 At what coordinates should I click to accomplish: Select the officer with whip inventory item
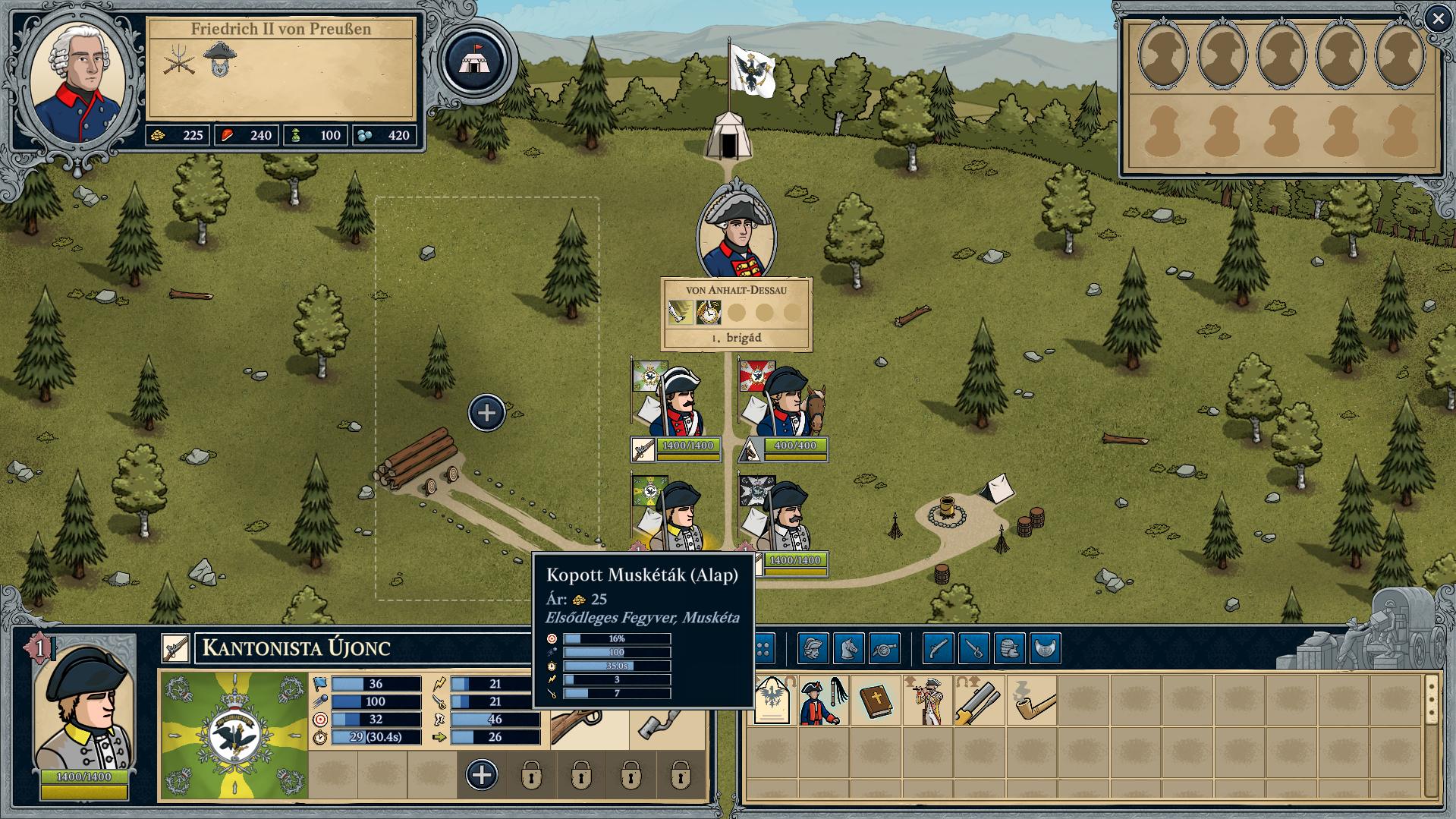click(823, 701)
